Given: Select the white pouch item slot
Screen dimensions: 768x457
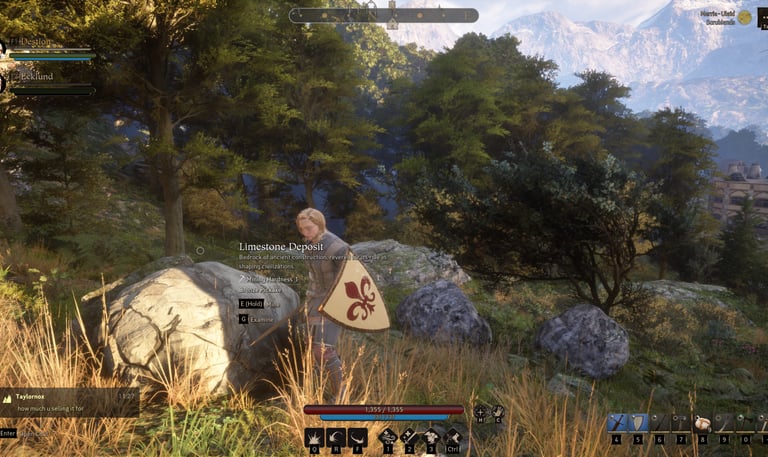Looking at the screenshot, I should (x=702, y=423).
